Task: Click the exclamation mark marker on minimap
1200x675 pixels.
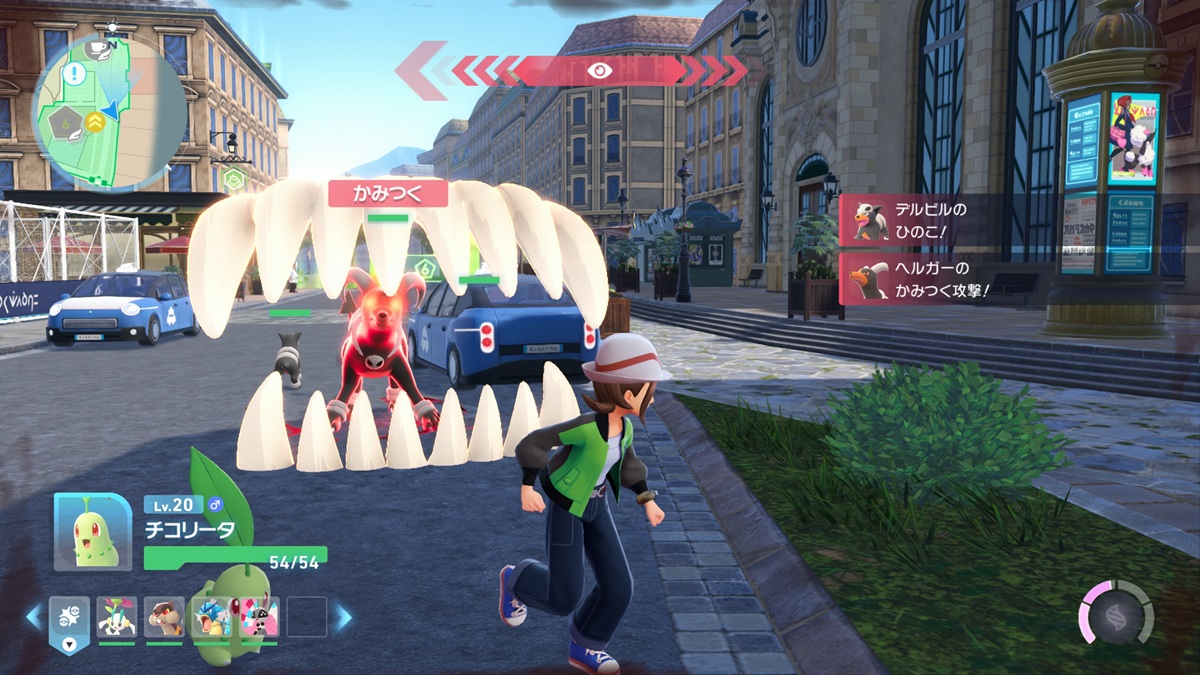Action: (74, 74)
